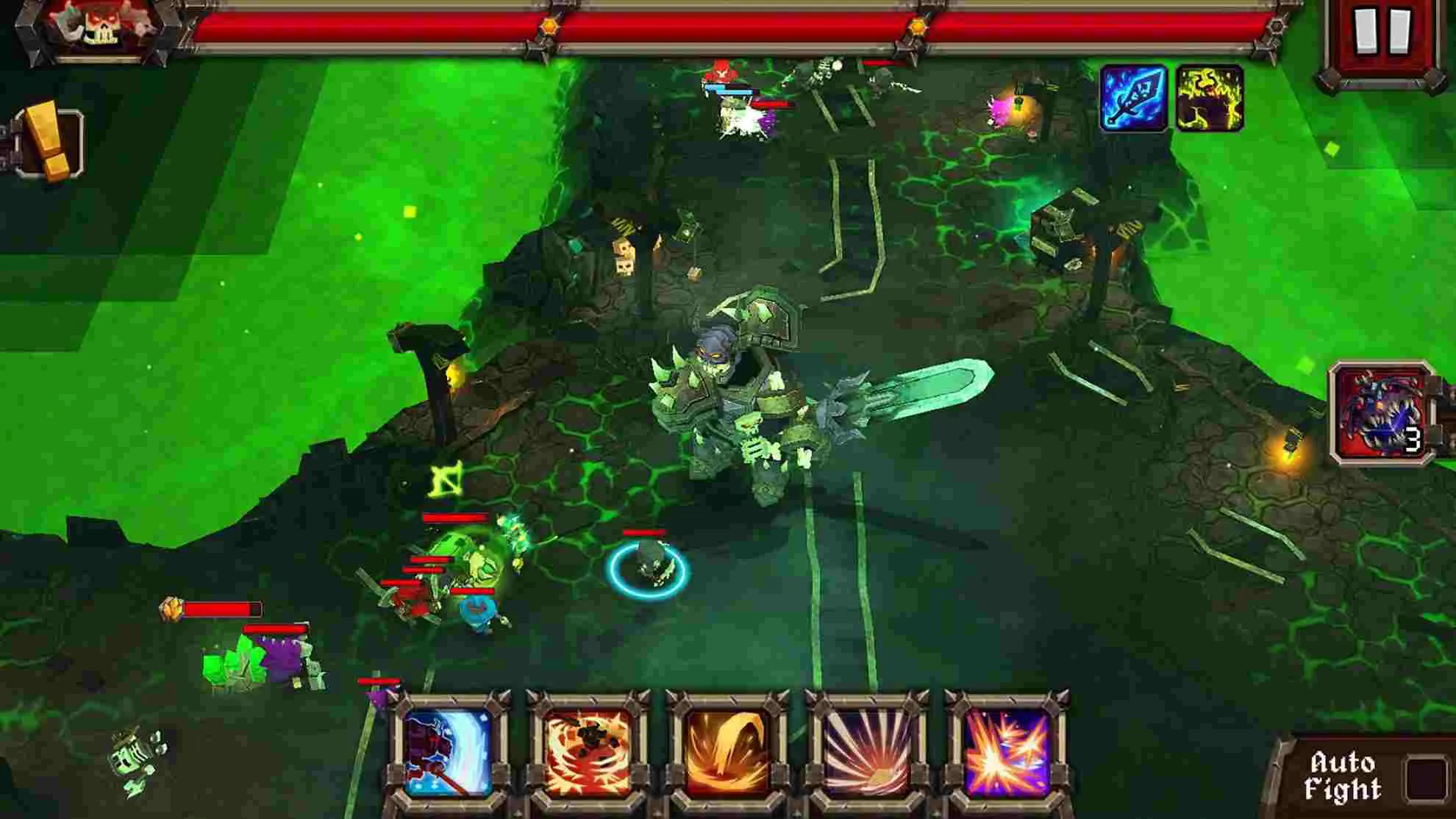Image resolution: width=1456 pixels, height=819 pixels.
Task: Click the gold exclamation mark indicator
Action: click(44, 140)
